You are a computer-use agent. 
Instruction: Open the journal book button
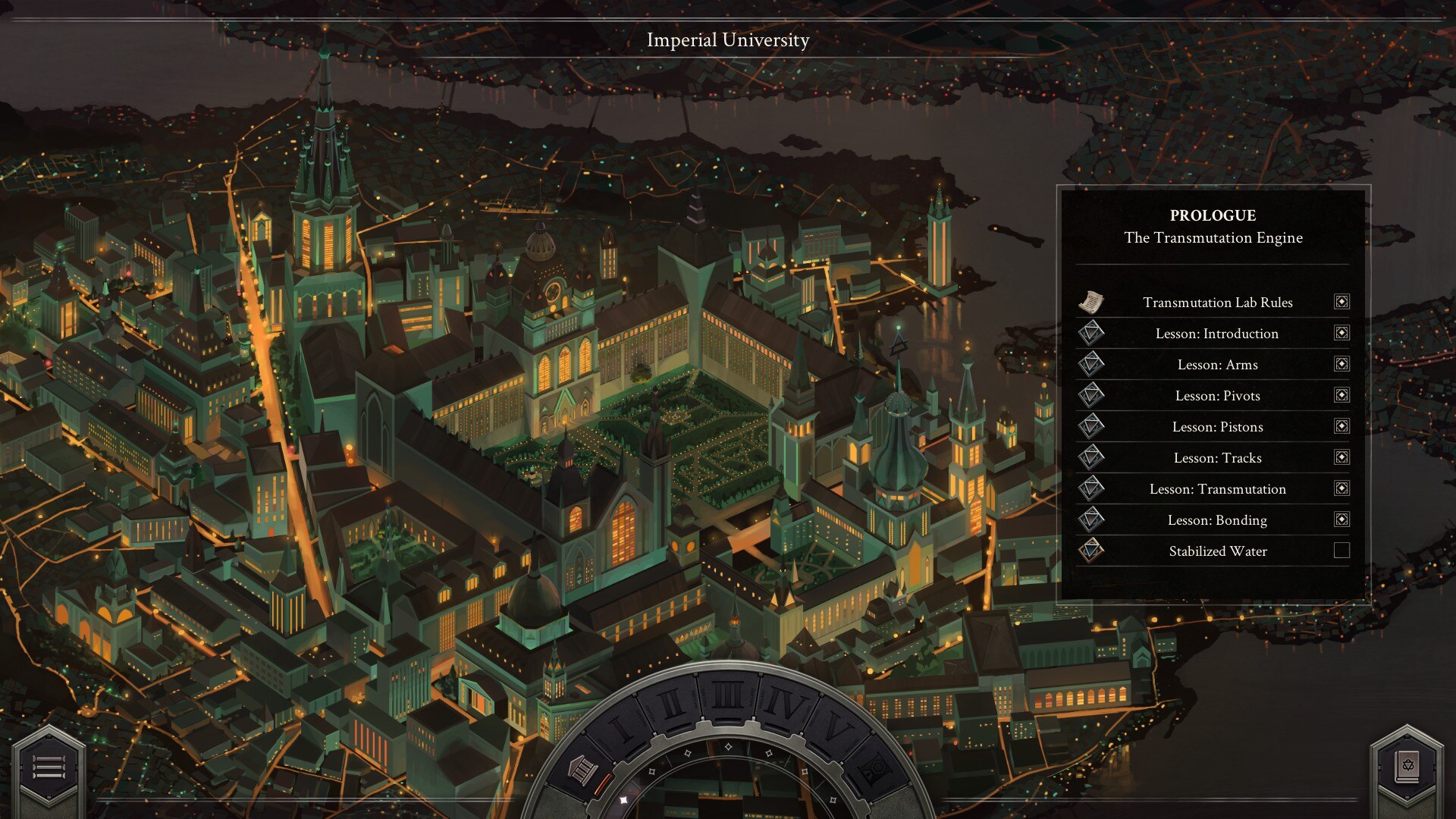tap(1407, 767)
